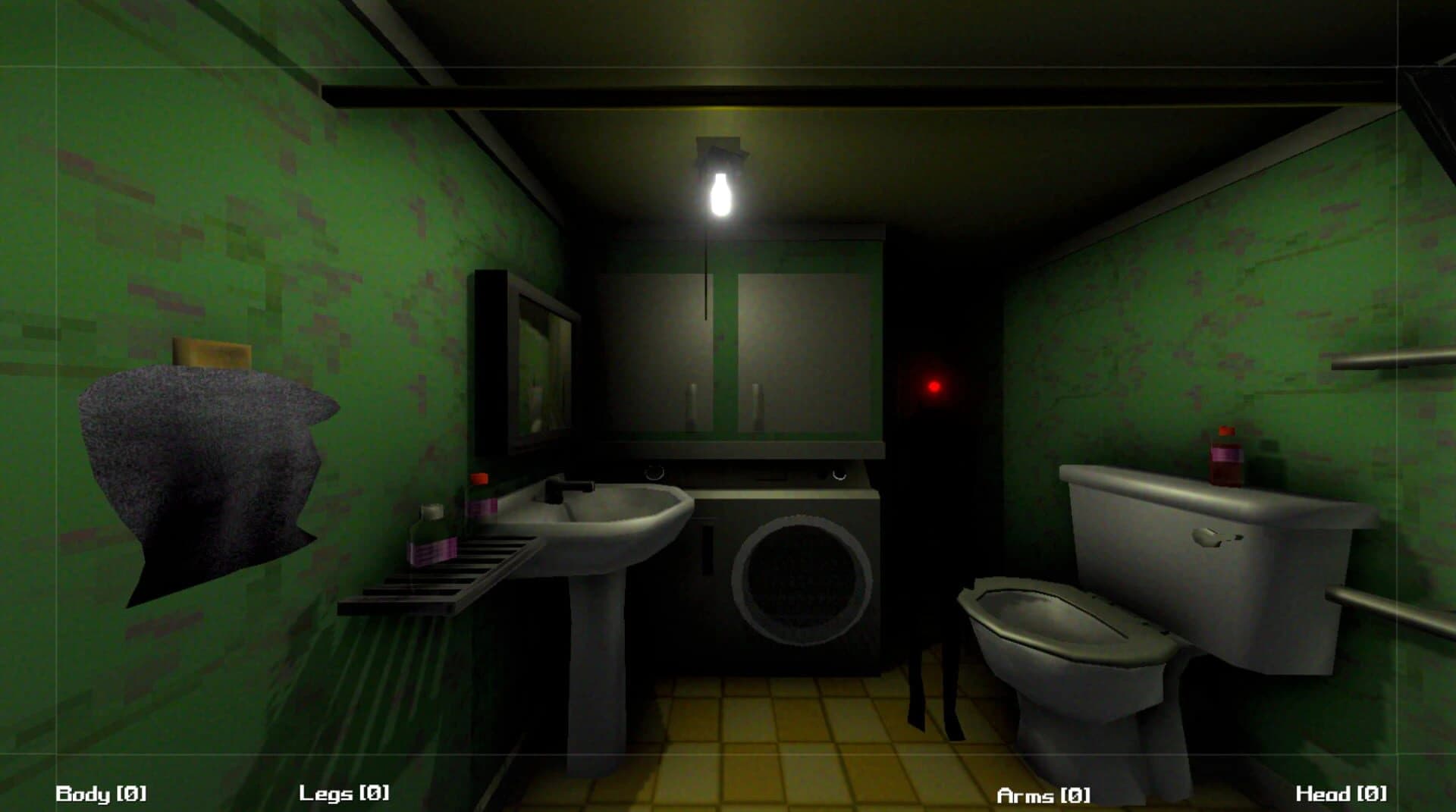Image resolution: width=1456 pixels, height=812 pixels.
Task: Click the hanging light bulb on the ceiling
Action: click(x=719, y=193)
